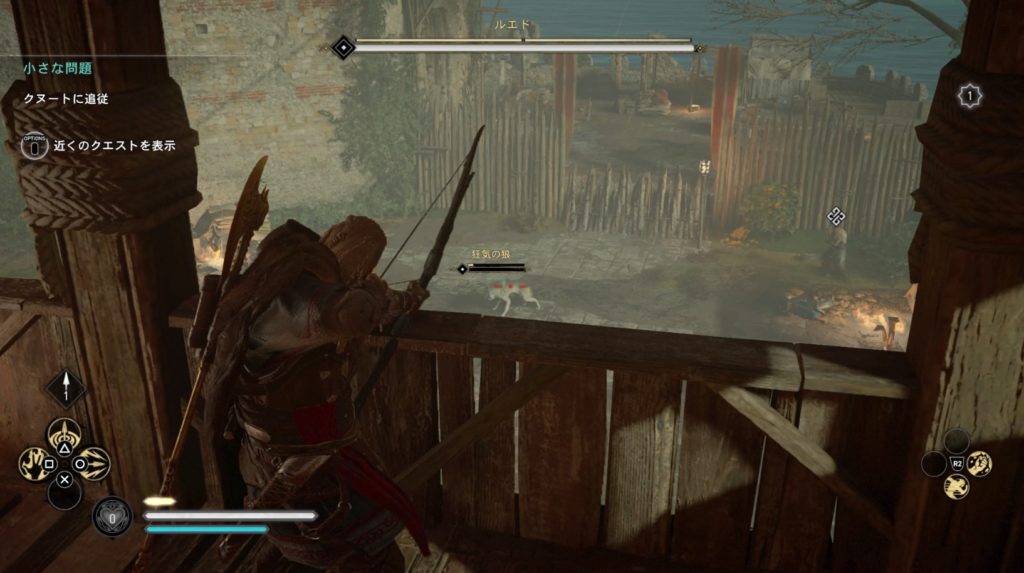This screenshot has width=1024, height=573.
Task: Activate the bottom melee ability icon
Action: click(x=957, y=487)
